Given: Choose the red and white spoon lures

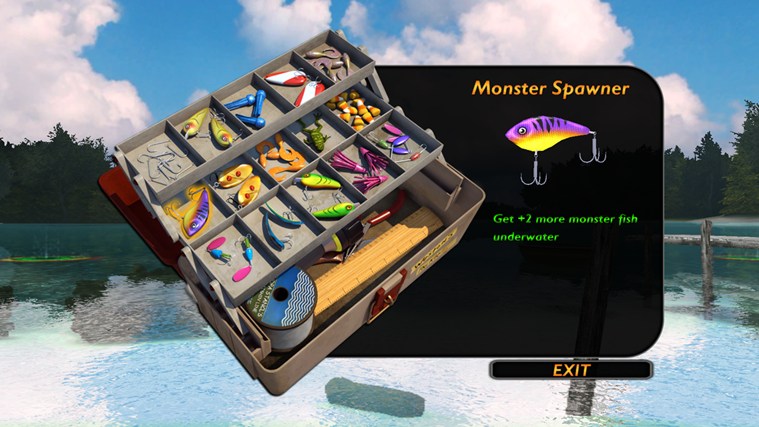Looking at the screenshot, I should click(x=293, y=84).
